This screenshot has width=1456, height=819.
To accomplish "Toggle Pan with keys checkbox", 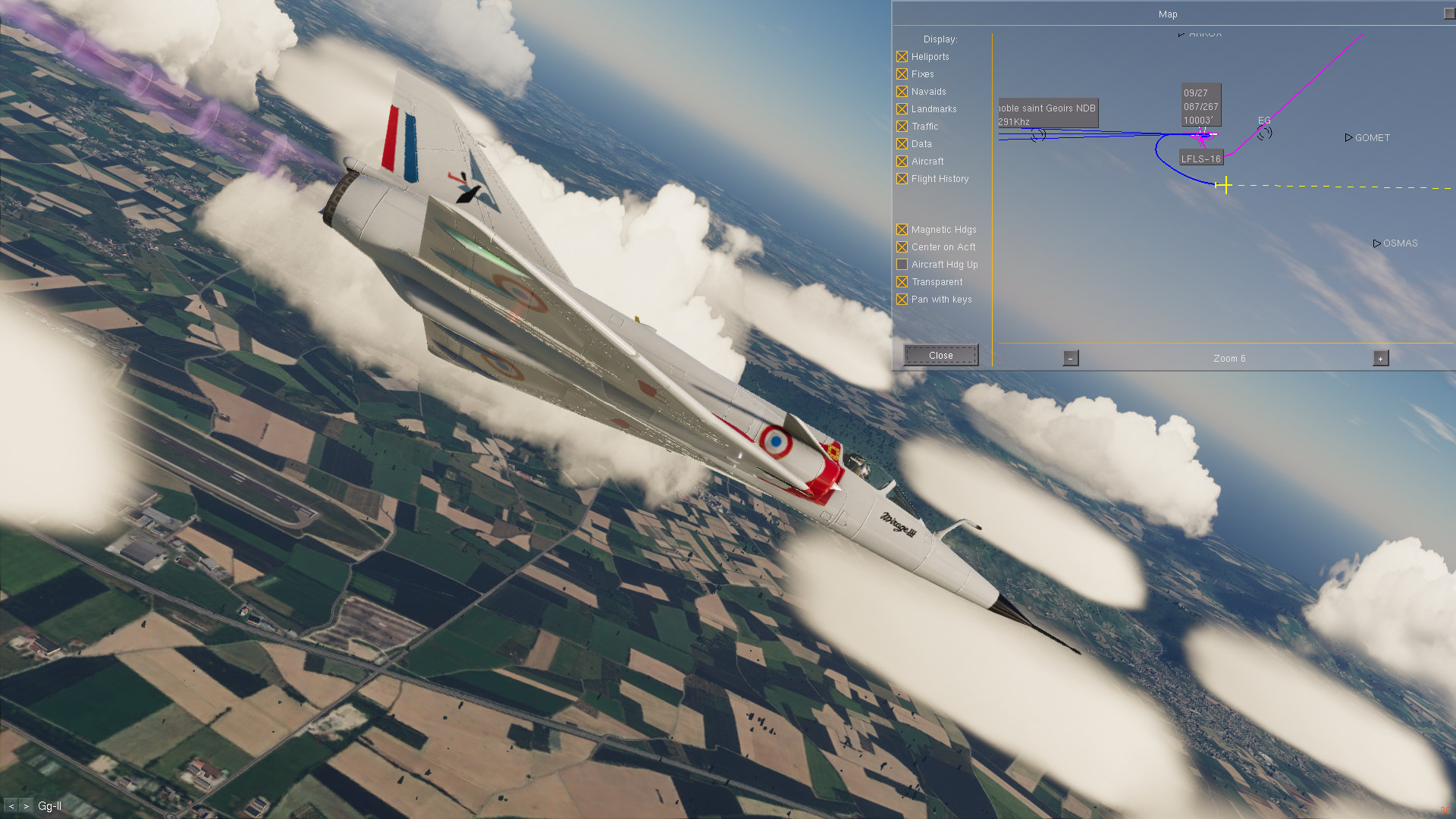I will tap(902, 300).
